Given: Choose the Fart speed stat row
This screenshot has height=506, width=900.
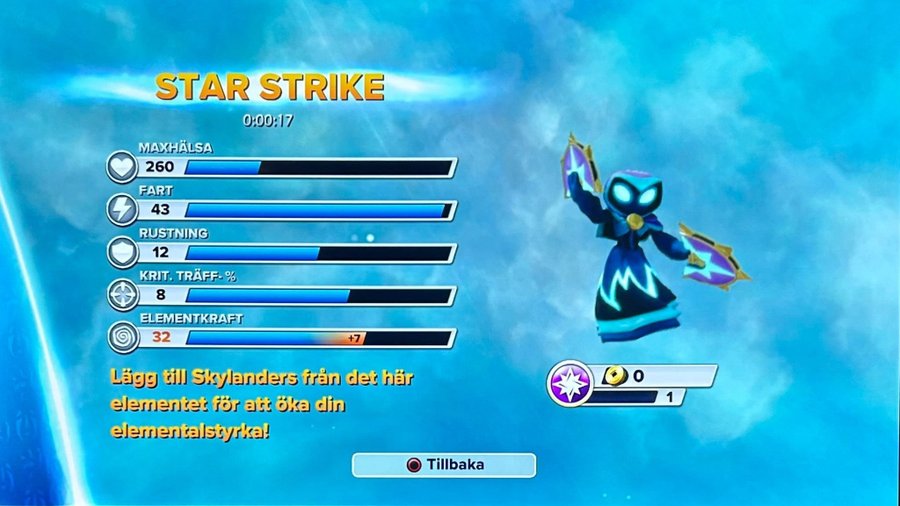Looking at the screenshot, I should [285, 210].
